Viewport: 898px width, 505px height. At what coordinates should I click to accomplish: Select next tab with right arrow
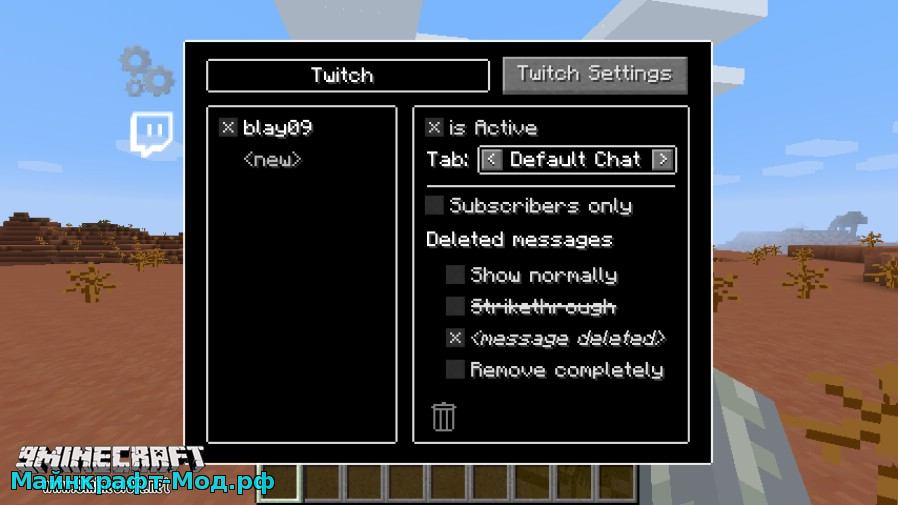(662, 160)
